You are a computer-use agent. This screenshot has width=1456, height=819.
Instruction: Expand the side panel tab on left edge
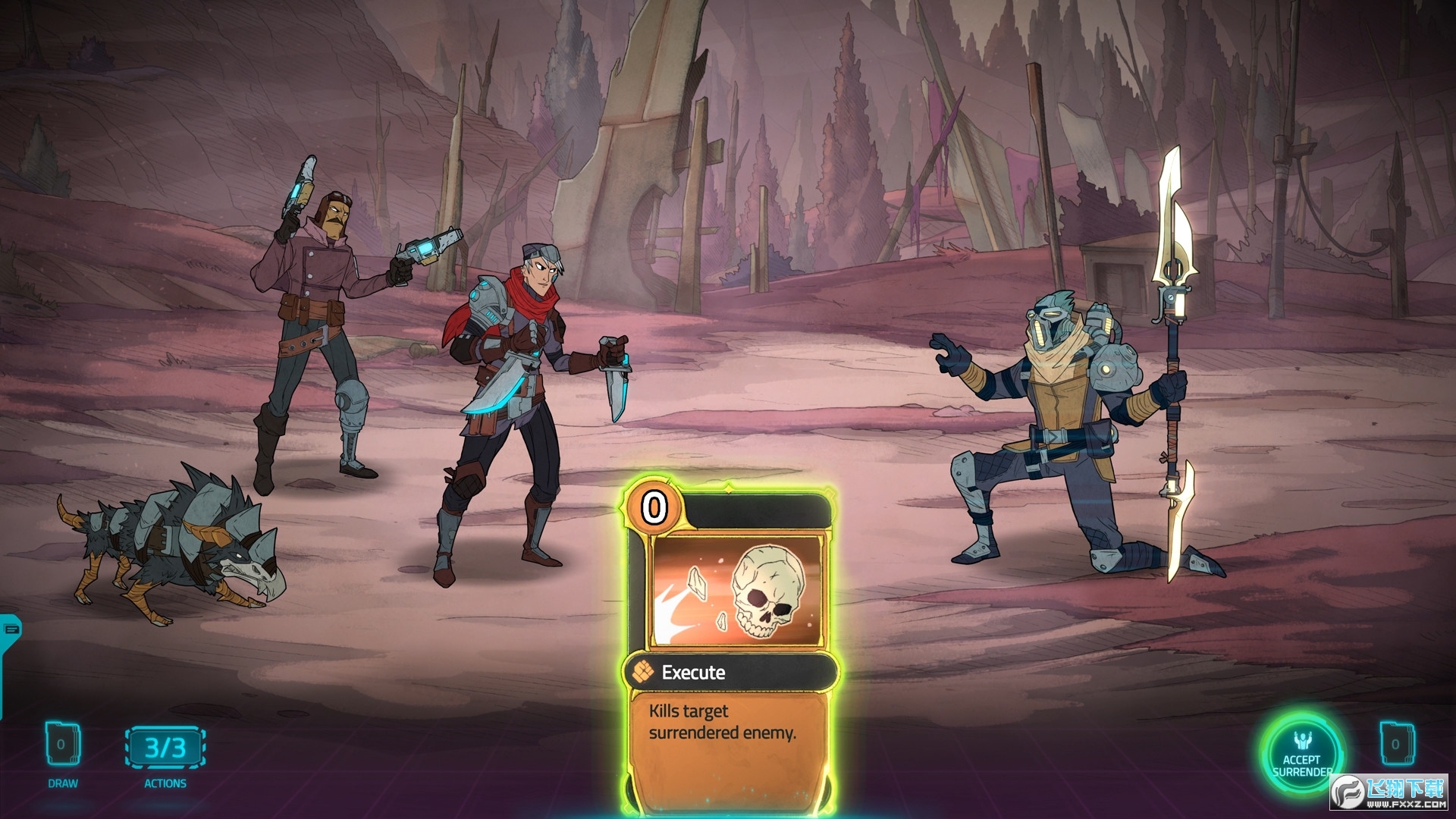click(11, 629)
